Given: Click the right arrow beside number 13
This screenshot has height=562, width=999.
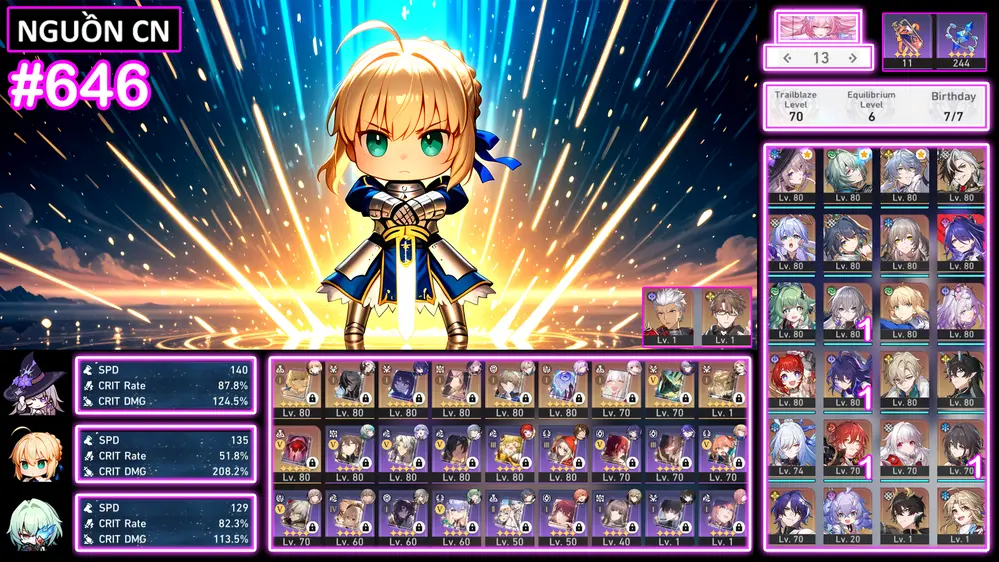Looking at the screenshot, I should click(853, 58).
